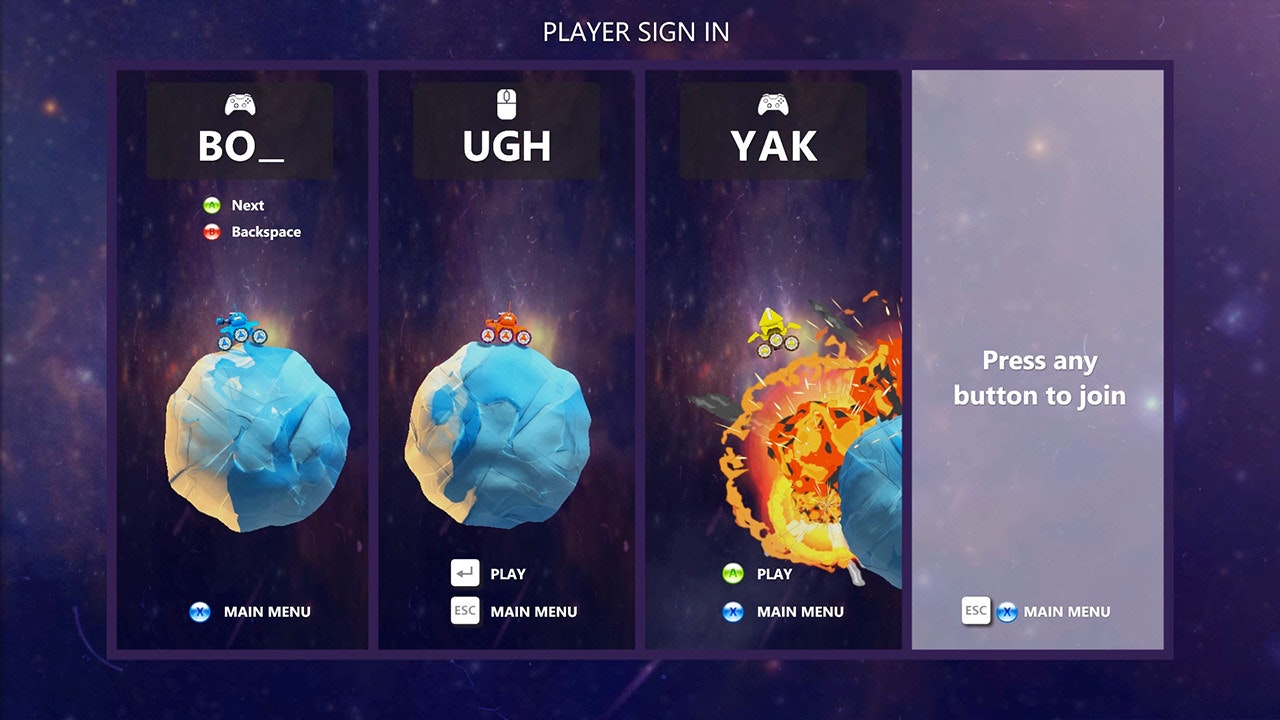This screenshot has height=720, width=1280.
Task: Choose Next under the BO_ name
Action: pyautogui.click(x=247, y=205)
